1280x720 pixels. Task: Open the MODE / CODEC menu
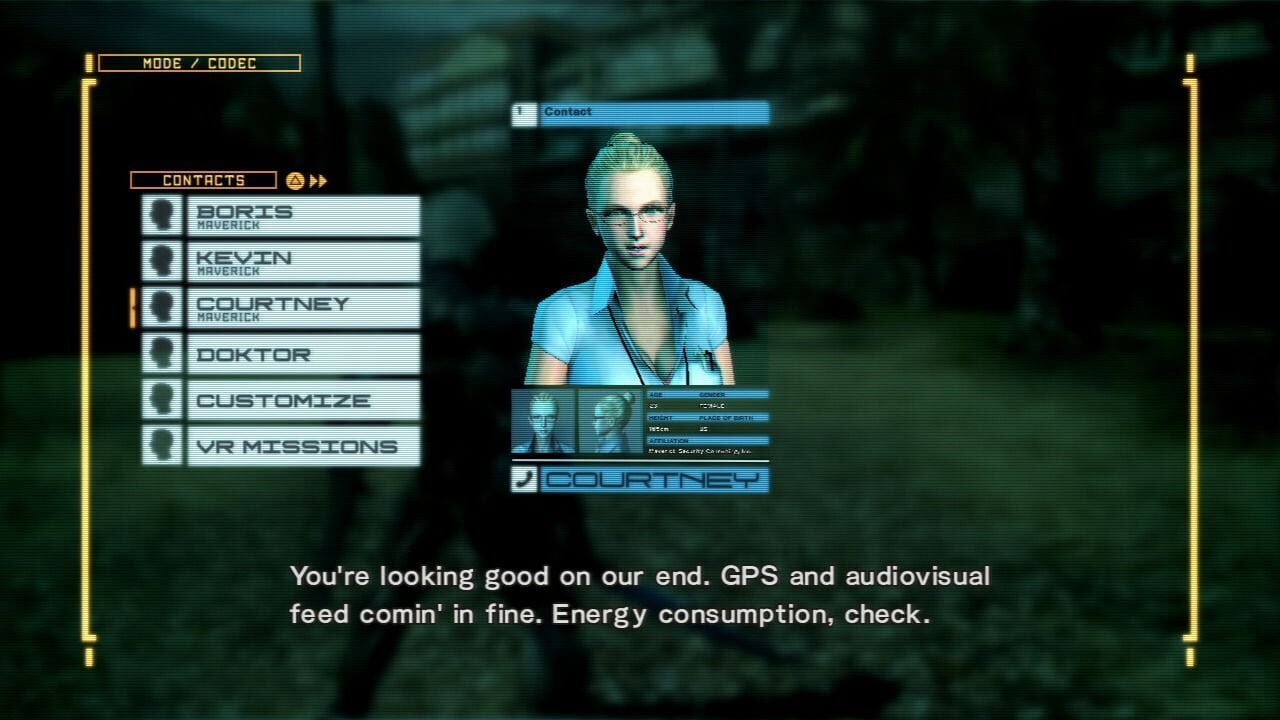pyautogui.click(x=198, y=63)
